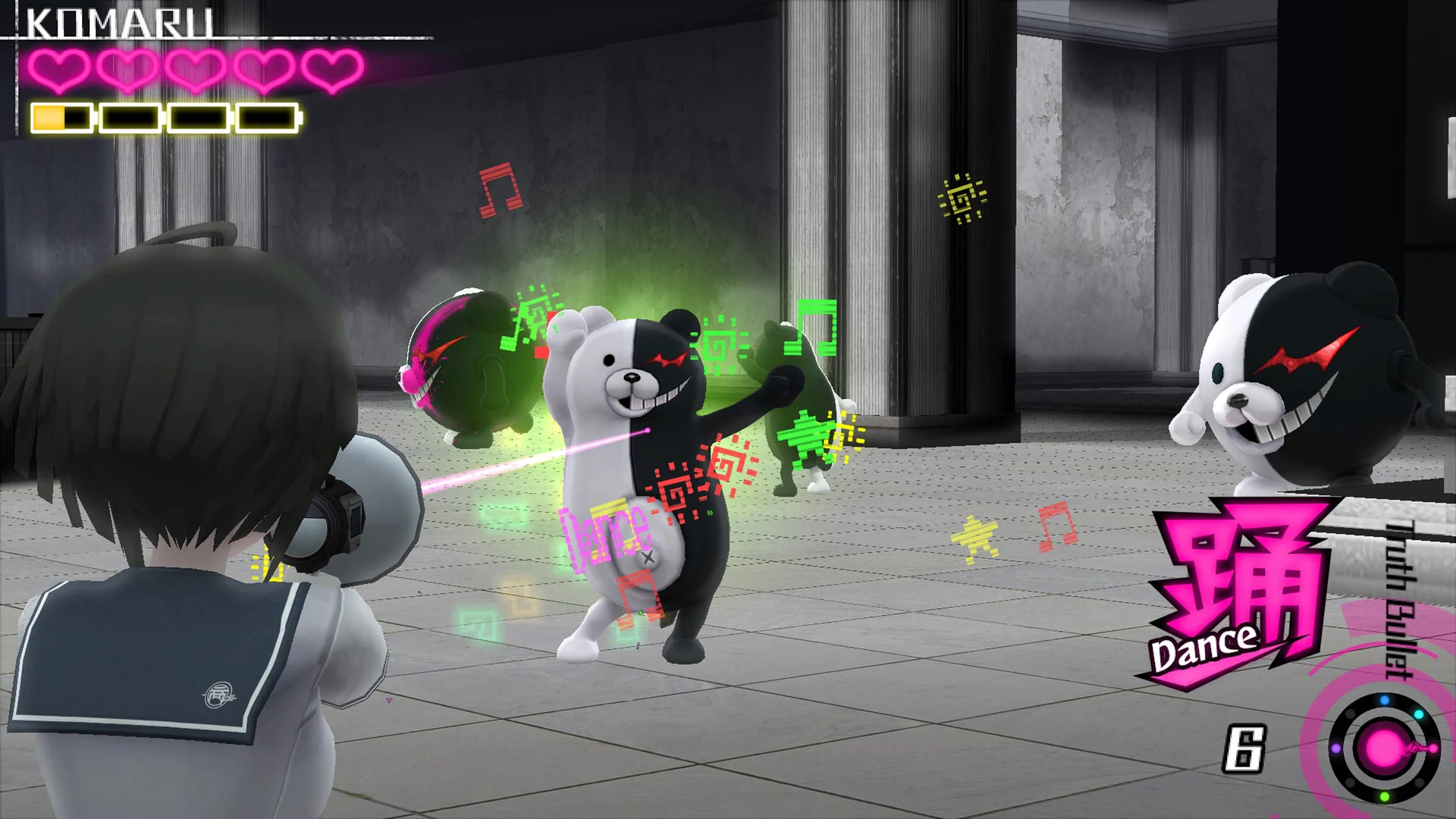Select the yellow sparkle icon on the floor

pyautogui.click(x=973, y=535)
